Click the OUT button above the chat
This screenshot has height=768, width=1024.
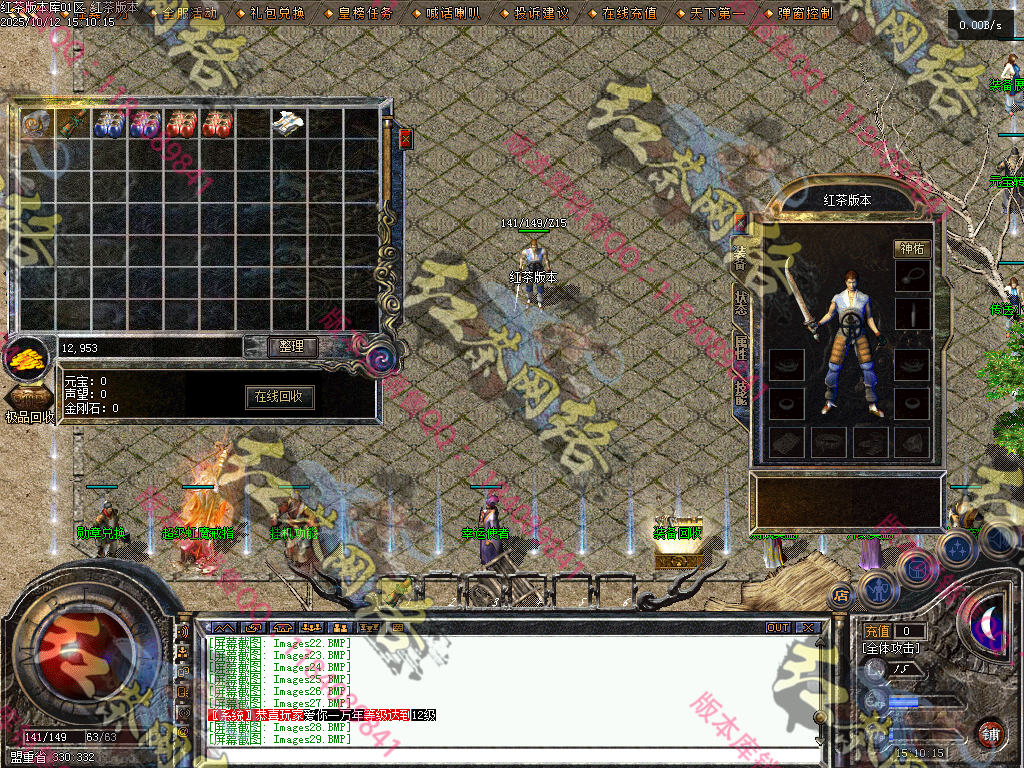[x=778, y=628]
